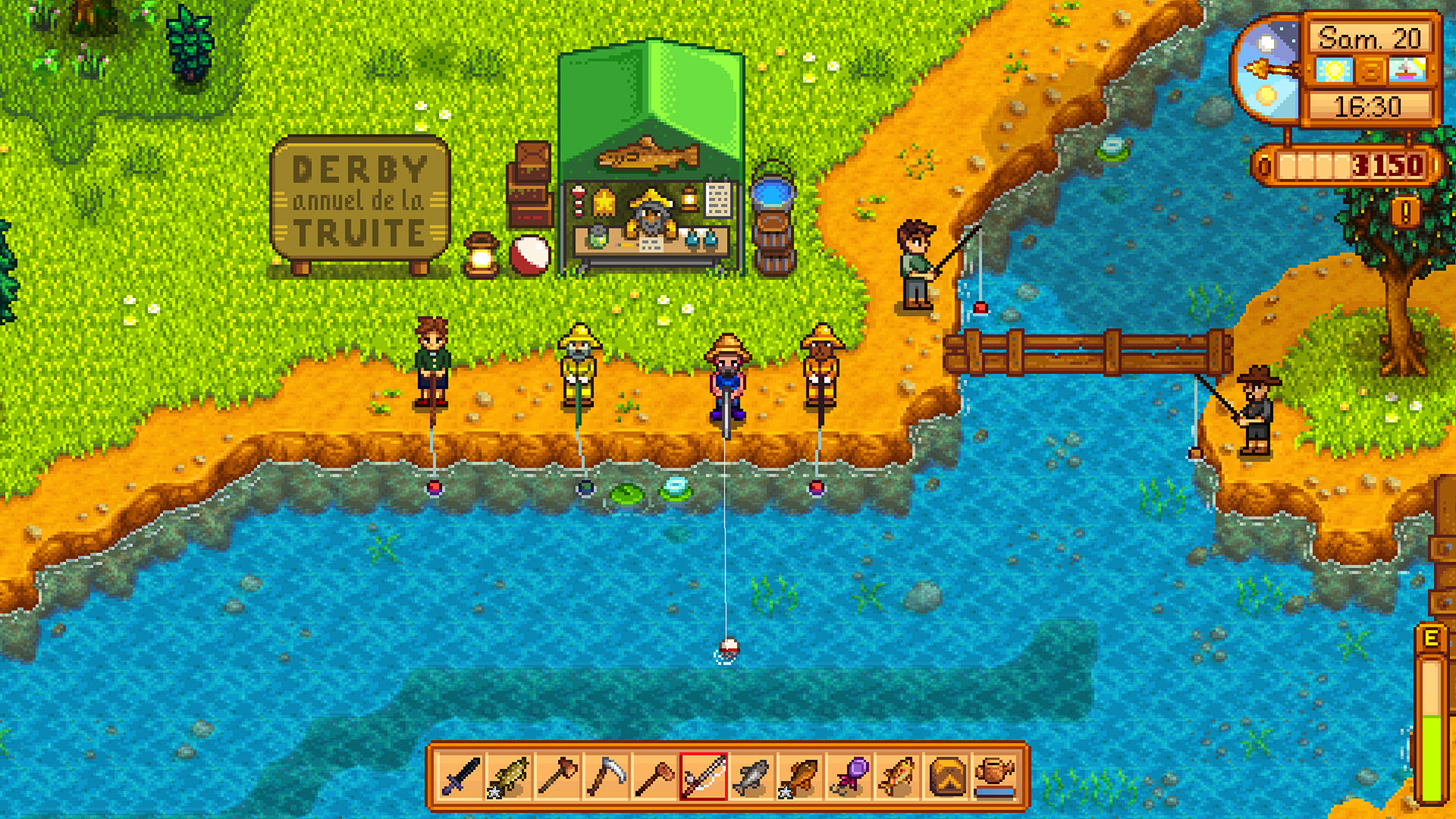Click the highlighted fishing rod slot

click(704, 777)
